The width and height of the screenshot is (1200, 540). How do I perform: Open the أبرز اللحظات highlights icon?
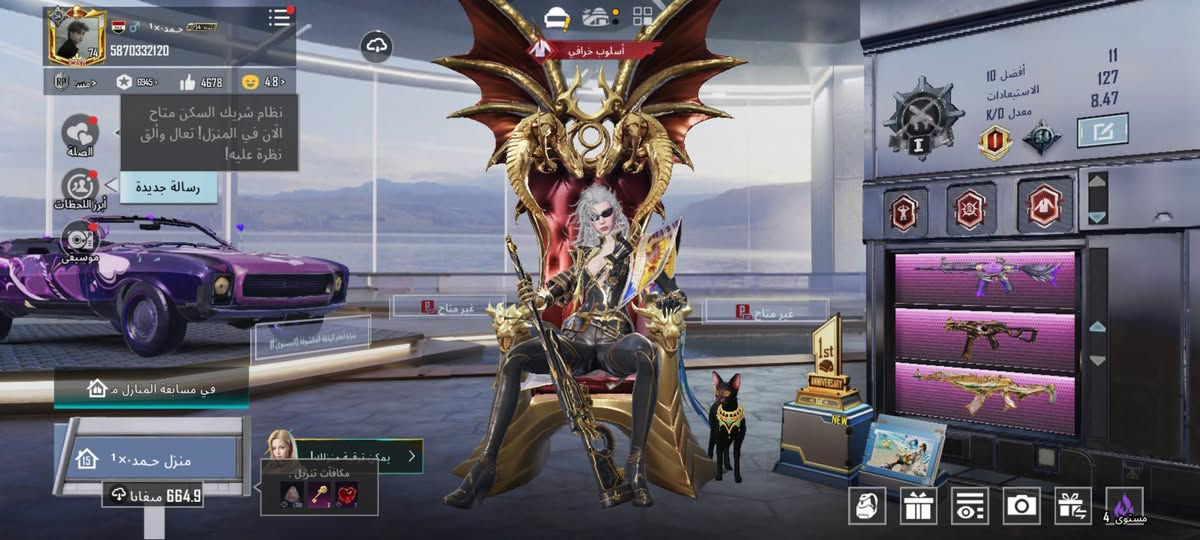[79, 187]
